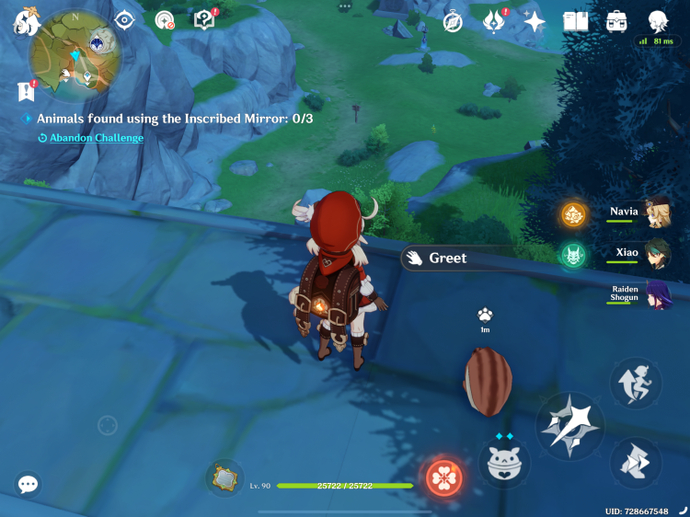The image size is (690, 517).
Task: Toggle Elemental Sight eye icon
Action: [124, 20]
